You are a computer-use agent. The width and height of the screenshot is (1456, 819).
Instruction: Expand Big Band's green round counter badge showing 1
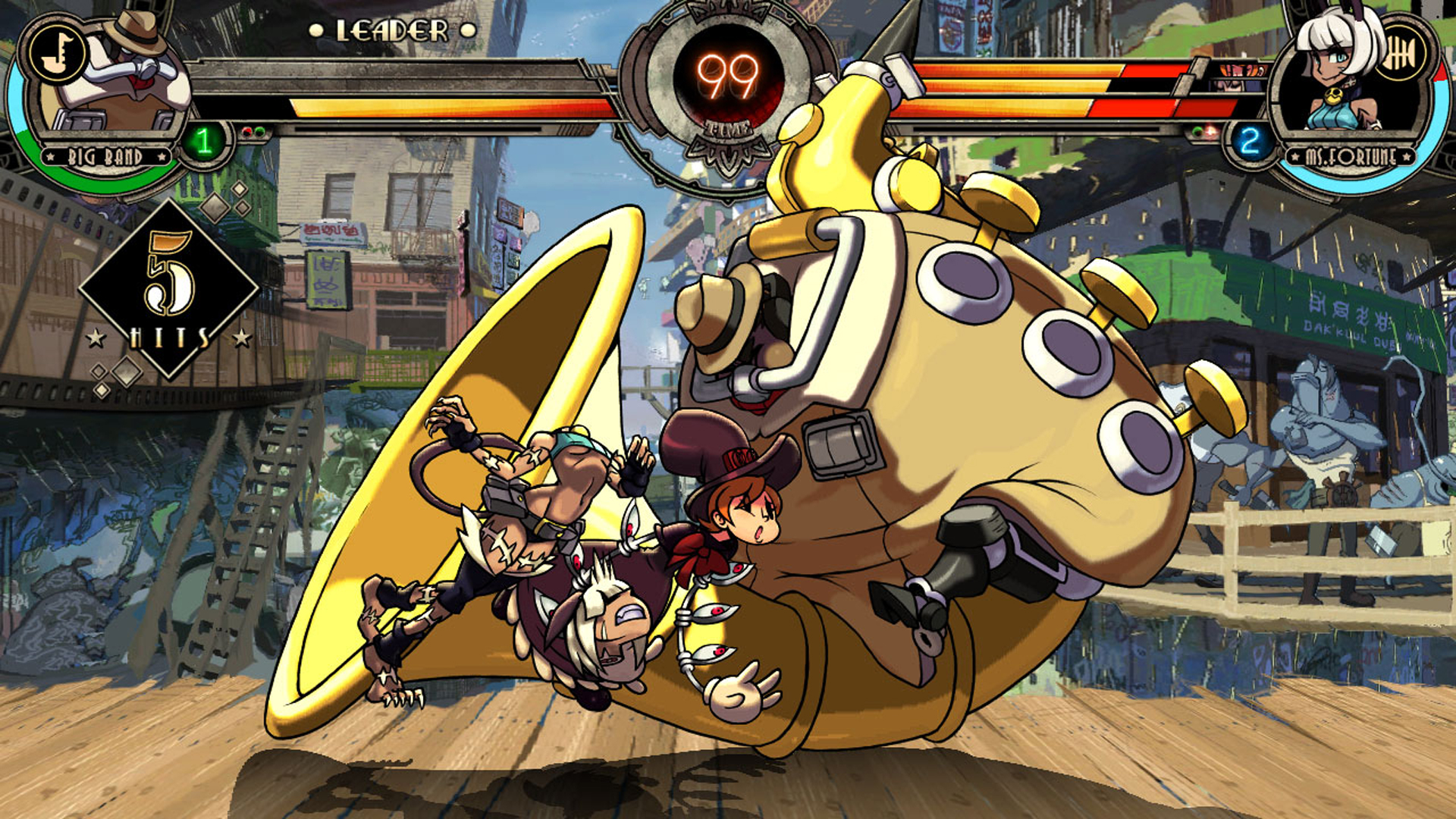203,141
